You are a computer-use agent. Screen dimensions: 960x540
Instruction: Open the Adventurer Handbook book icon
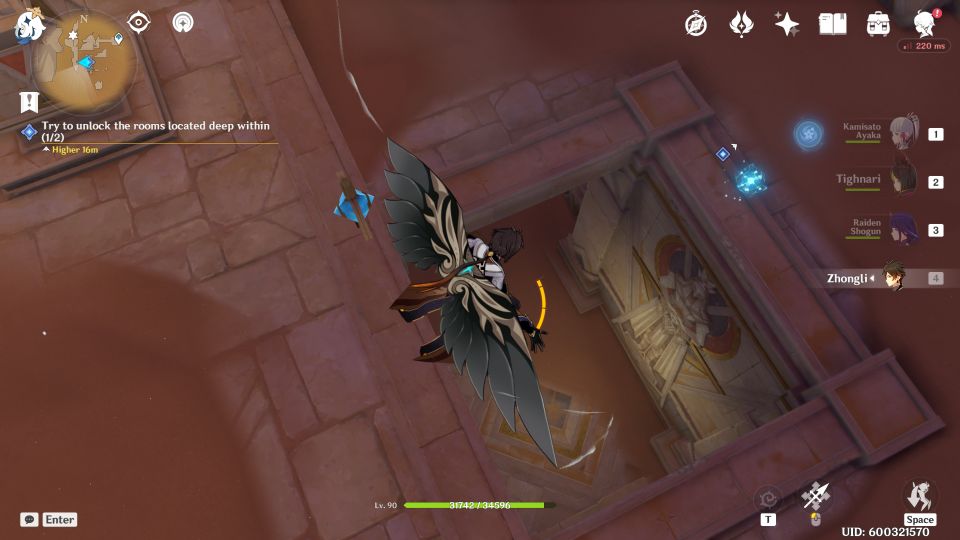click(833, 24)
